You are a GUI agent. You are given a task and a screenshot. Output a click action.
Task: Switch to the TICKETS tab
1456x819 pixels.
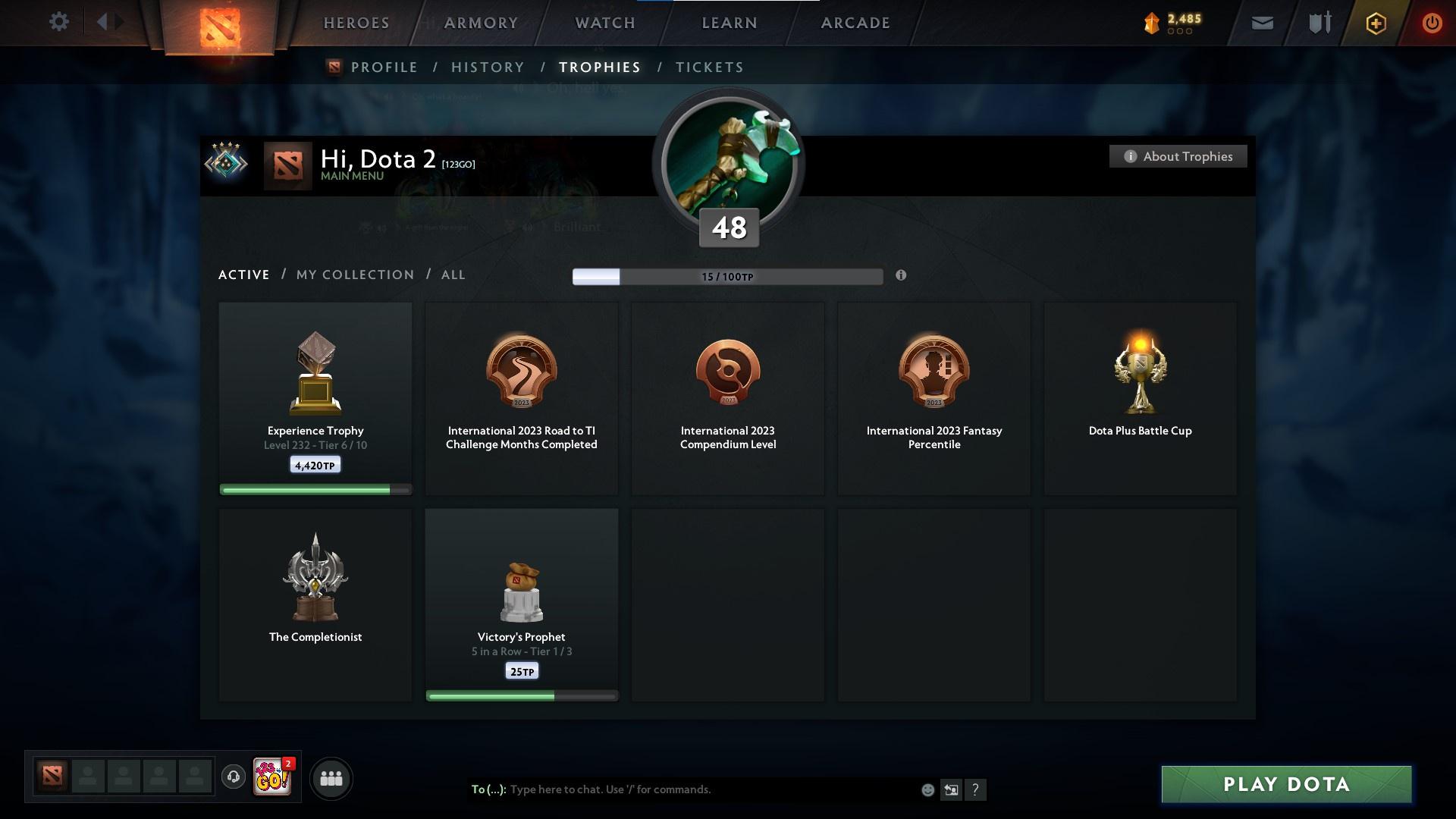click(709, 67)
